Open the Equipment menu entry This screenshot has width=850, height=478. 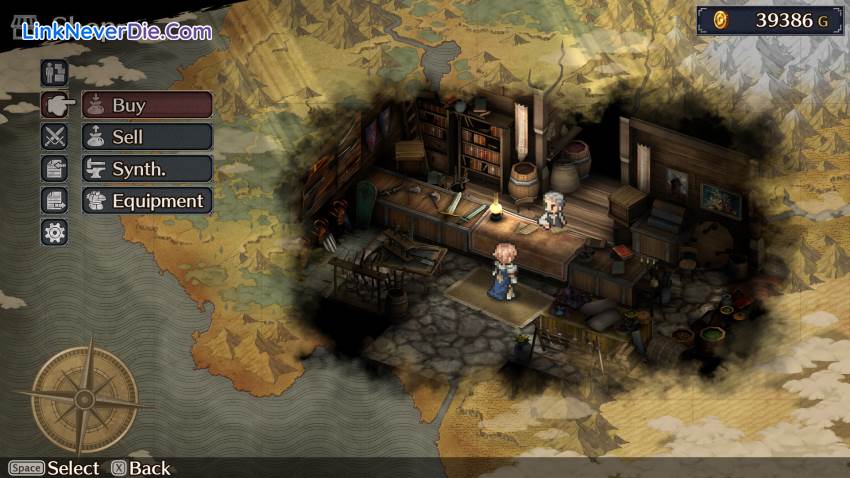[x=147, y=201]
